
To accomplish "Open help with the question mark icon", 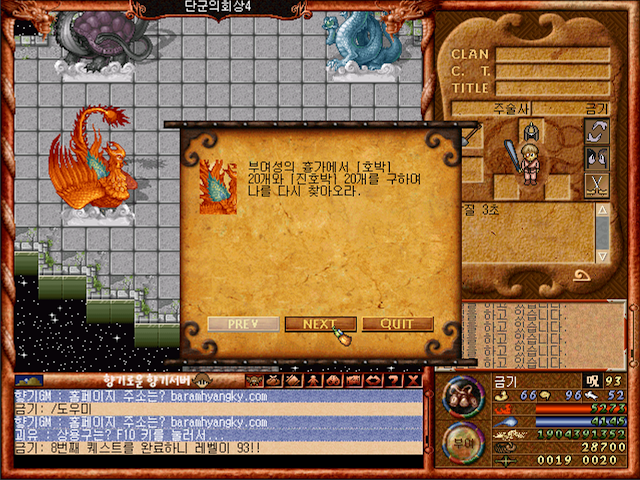I will point(391,380).
